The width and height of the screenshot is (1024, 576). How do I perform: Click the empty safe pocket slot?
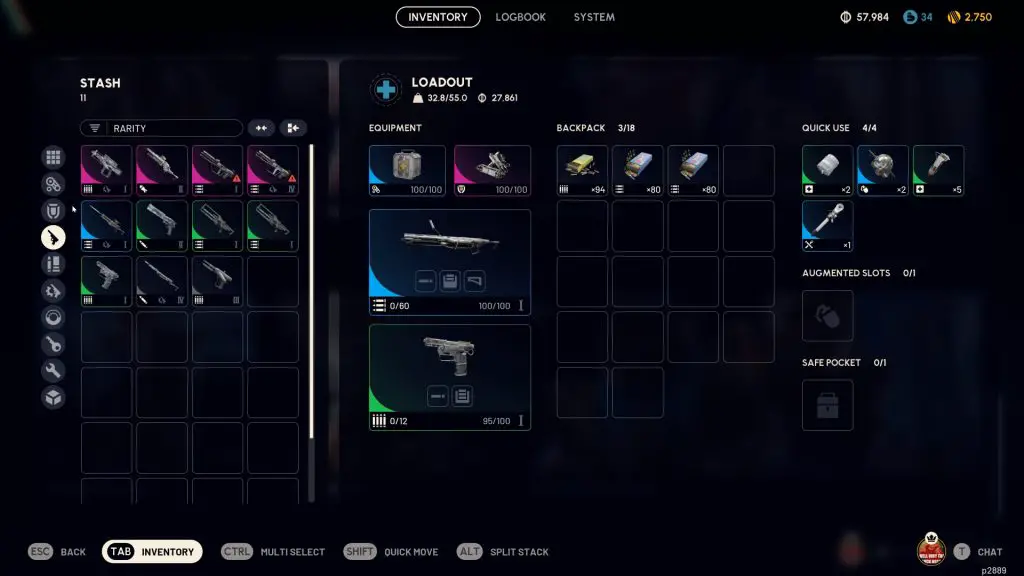click(827, 405)
